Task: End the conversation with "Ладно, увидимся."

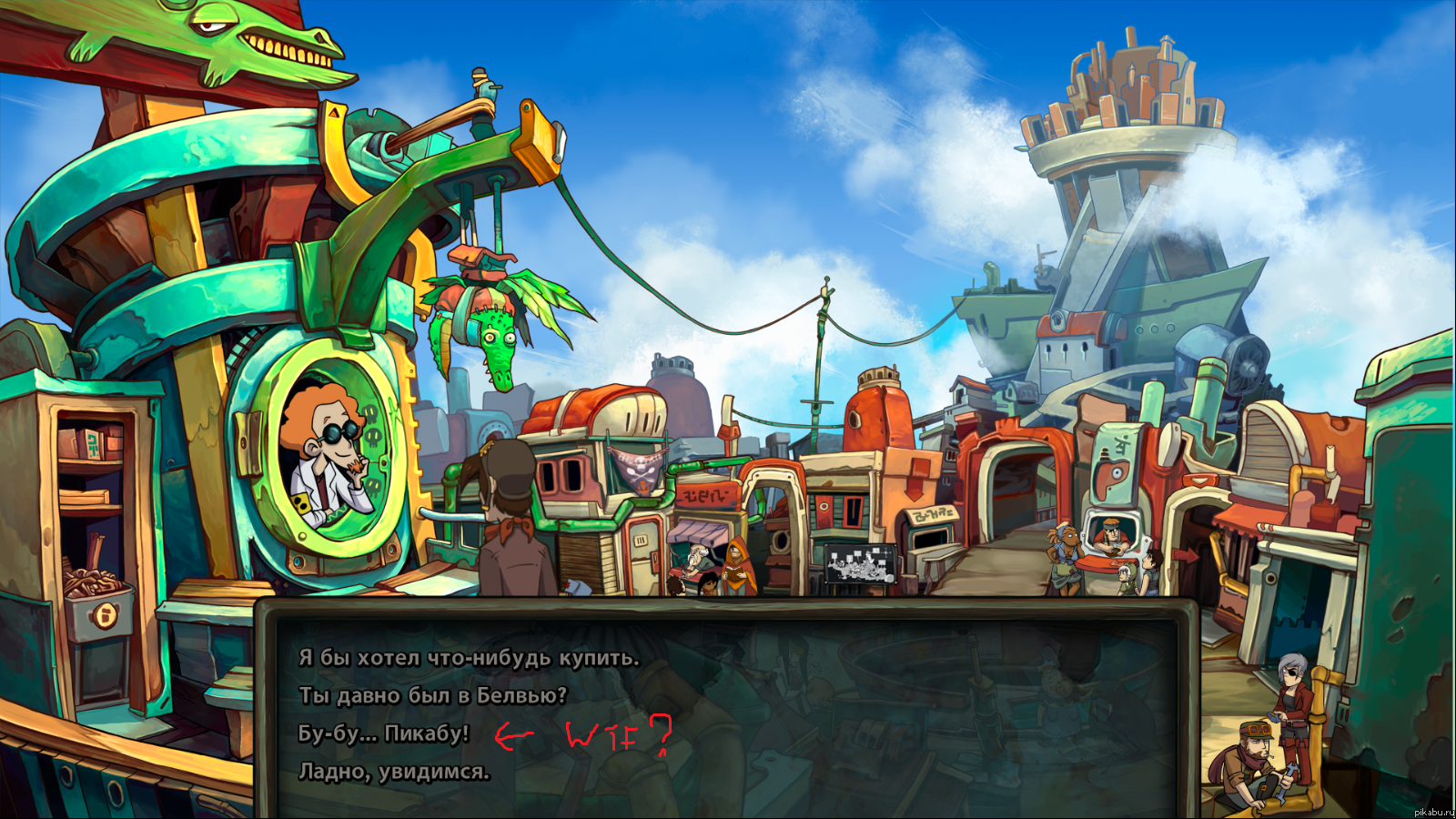Action: (393, 772)
